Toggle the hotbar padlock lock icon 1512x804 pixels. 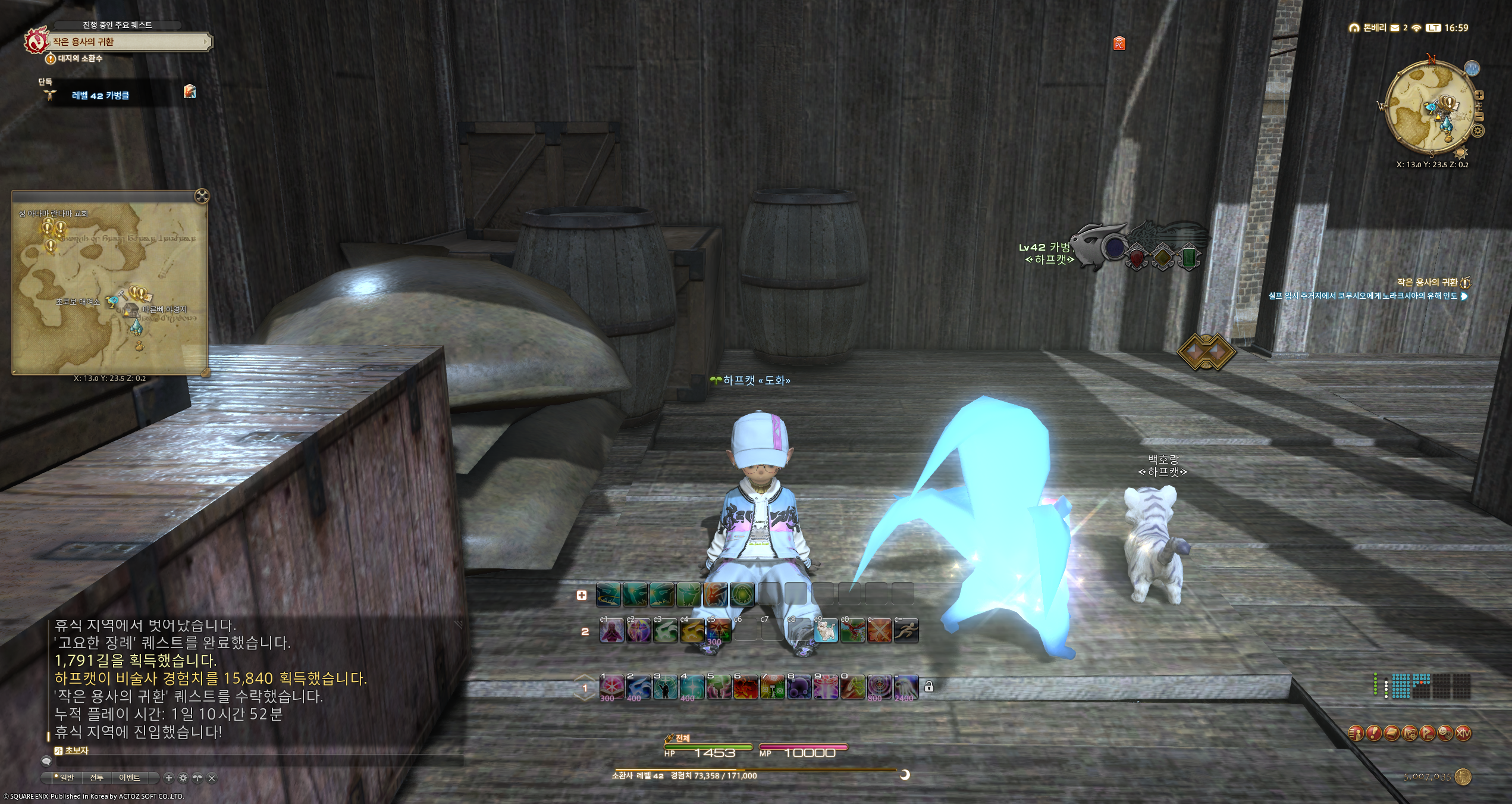click(929, 687)
